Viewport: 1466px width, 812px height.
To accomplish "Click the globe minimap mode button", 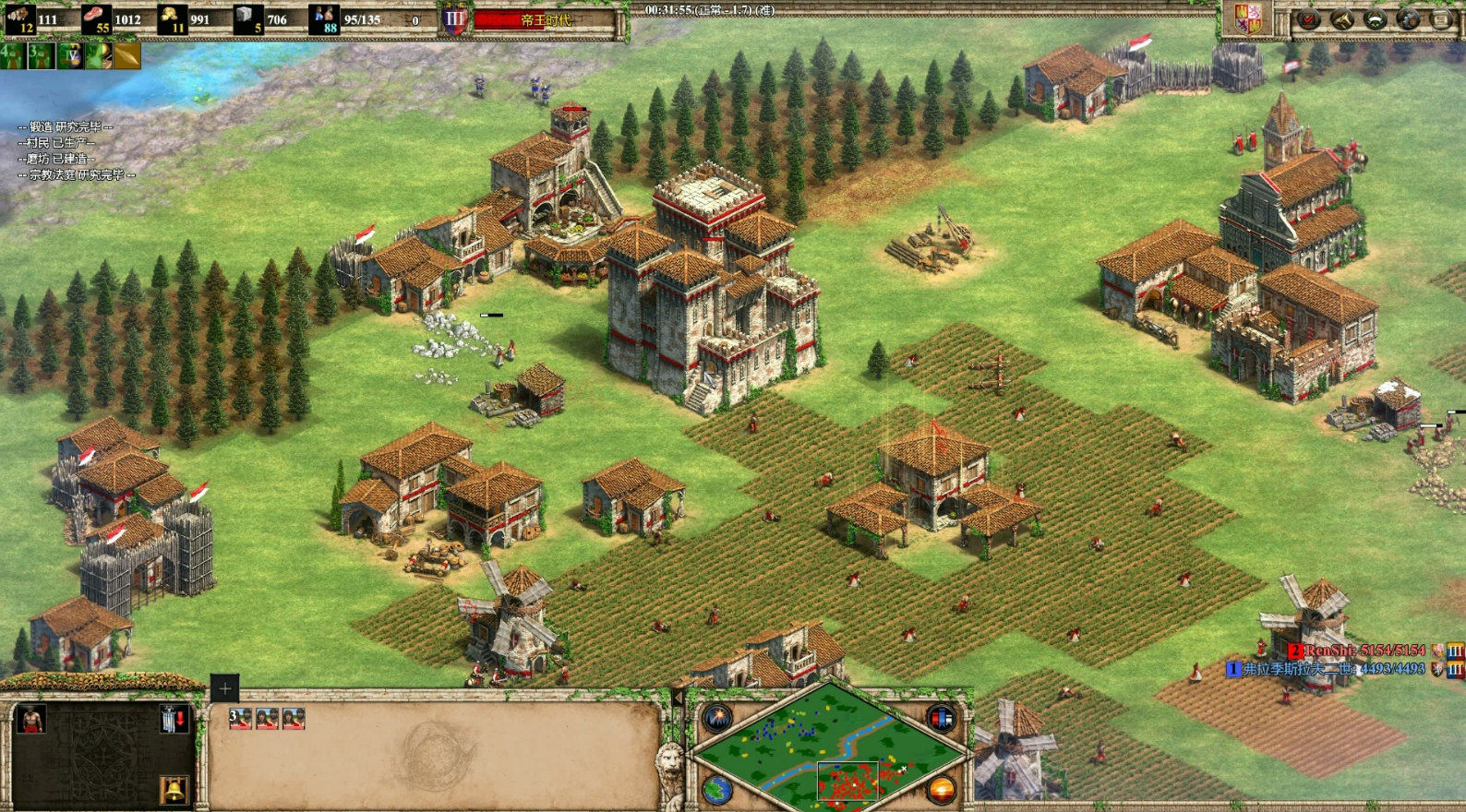I will coord(717,790).
